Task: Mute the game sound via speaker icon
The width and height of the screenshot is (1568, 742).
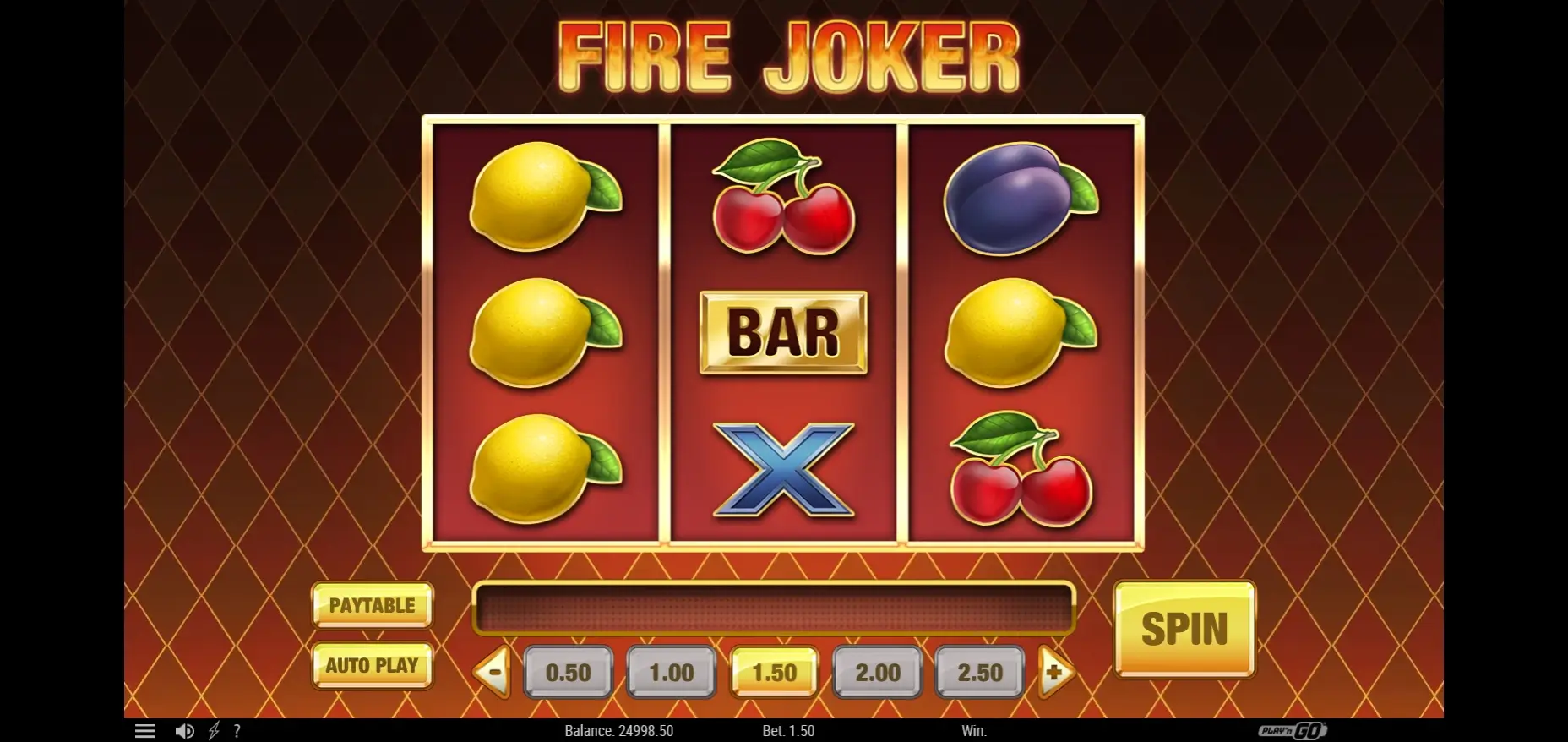Action: [185, 730]
